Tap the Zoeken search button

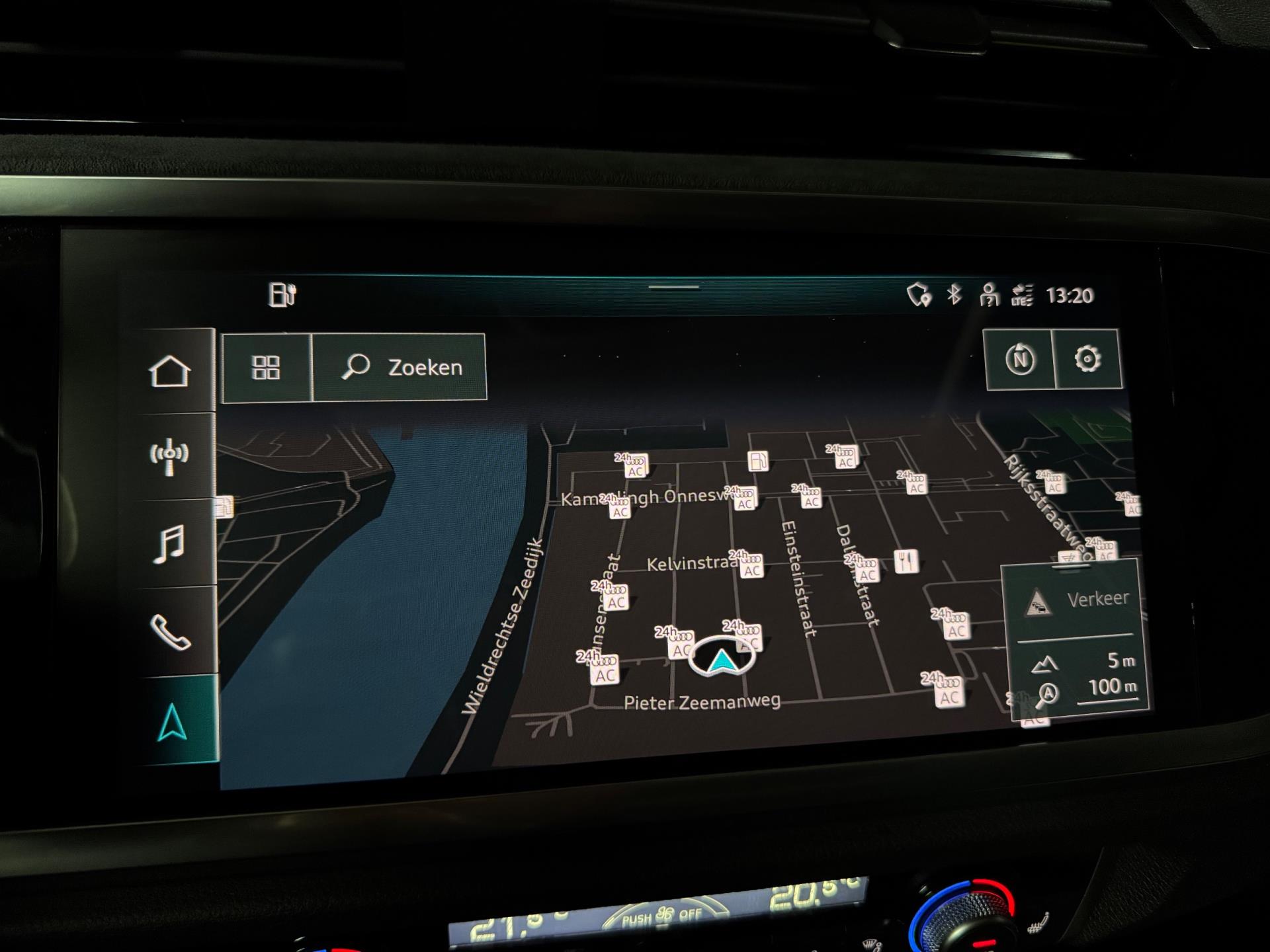click(x=401, y=368)
